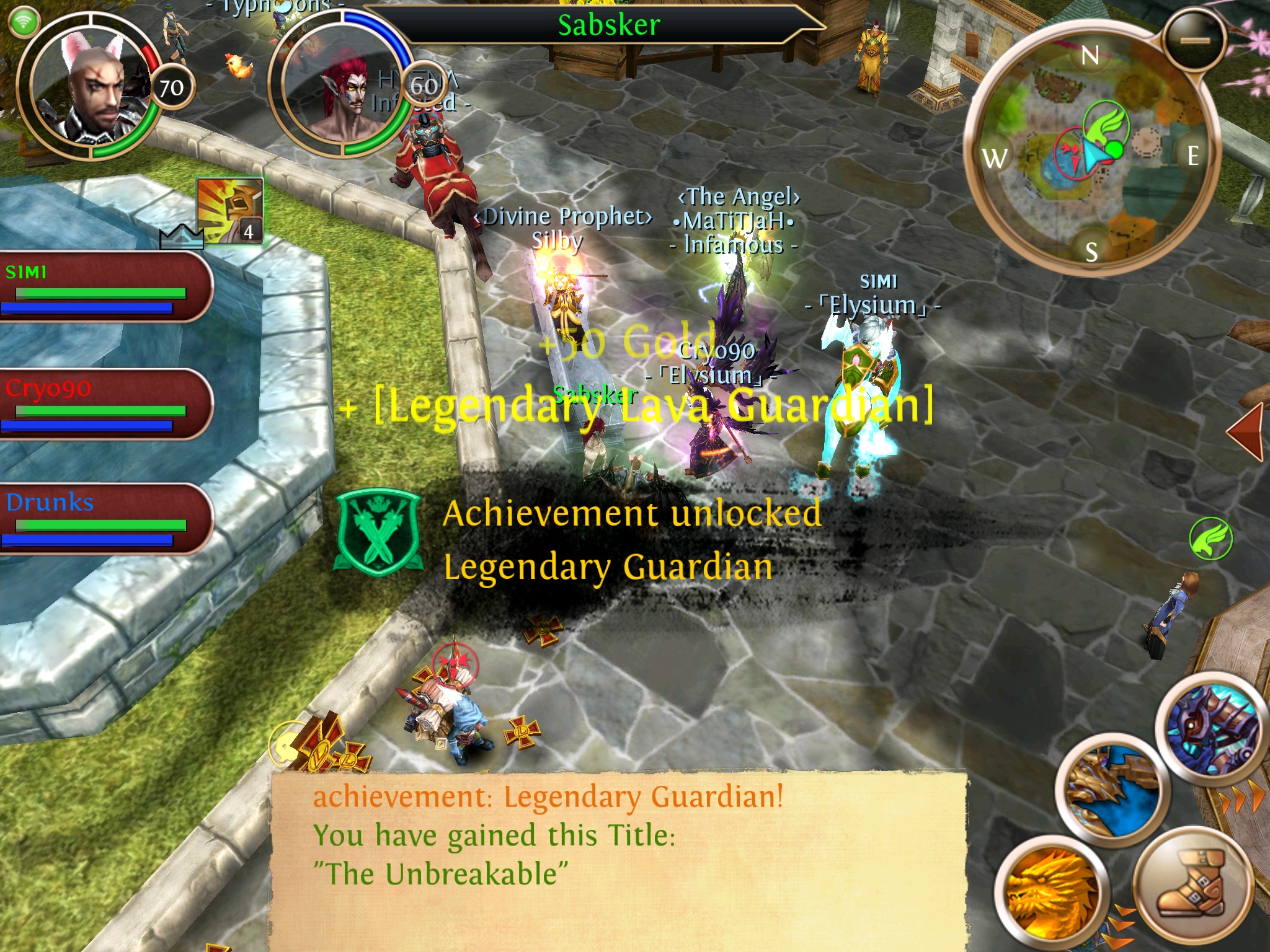Click the minimap zoom-out minus button
Screen dimensions: 1270x952
pos(1194,40)
